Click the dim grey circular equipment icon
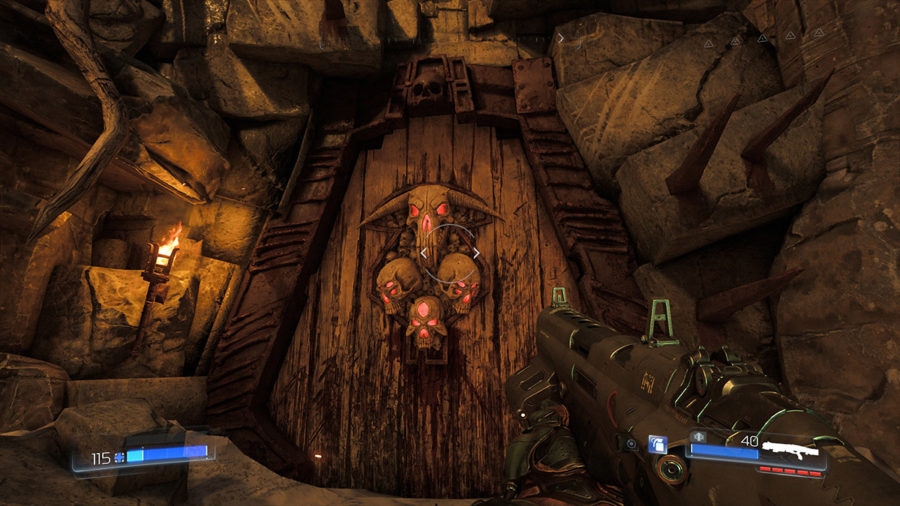This screenshot has height=506, width=900. tap(632, 444)
